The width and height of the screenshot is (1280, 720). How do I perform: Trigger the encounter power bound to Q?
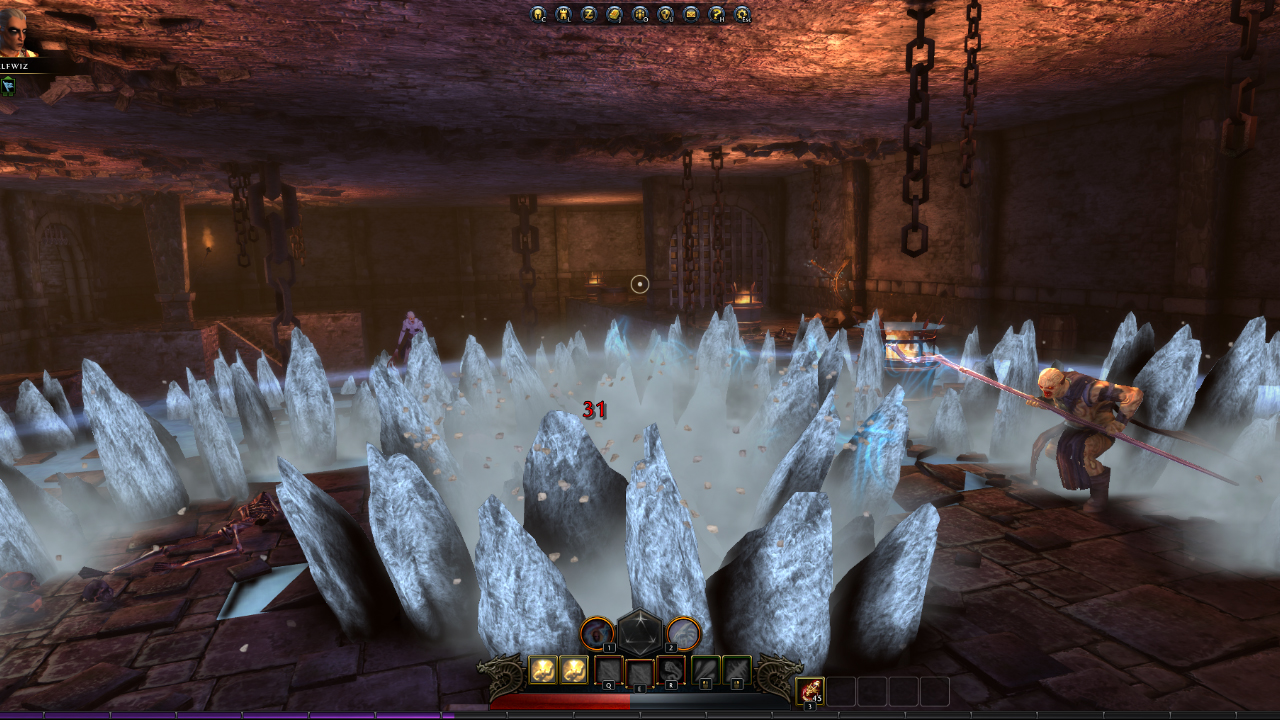pos(609,670)
